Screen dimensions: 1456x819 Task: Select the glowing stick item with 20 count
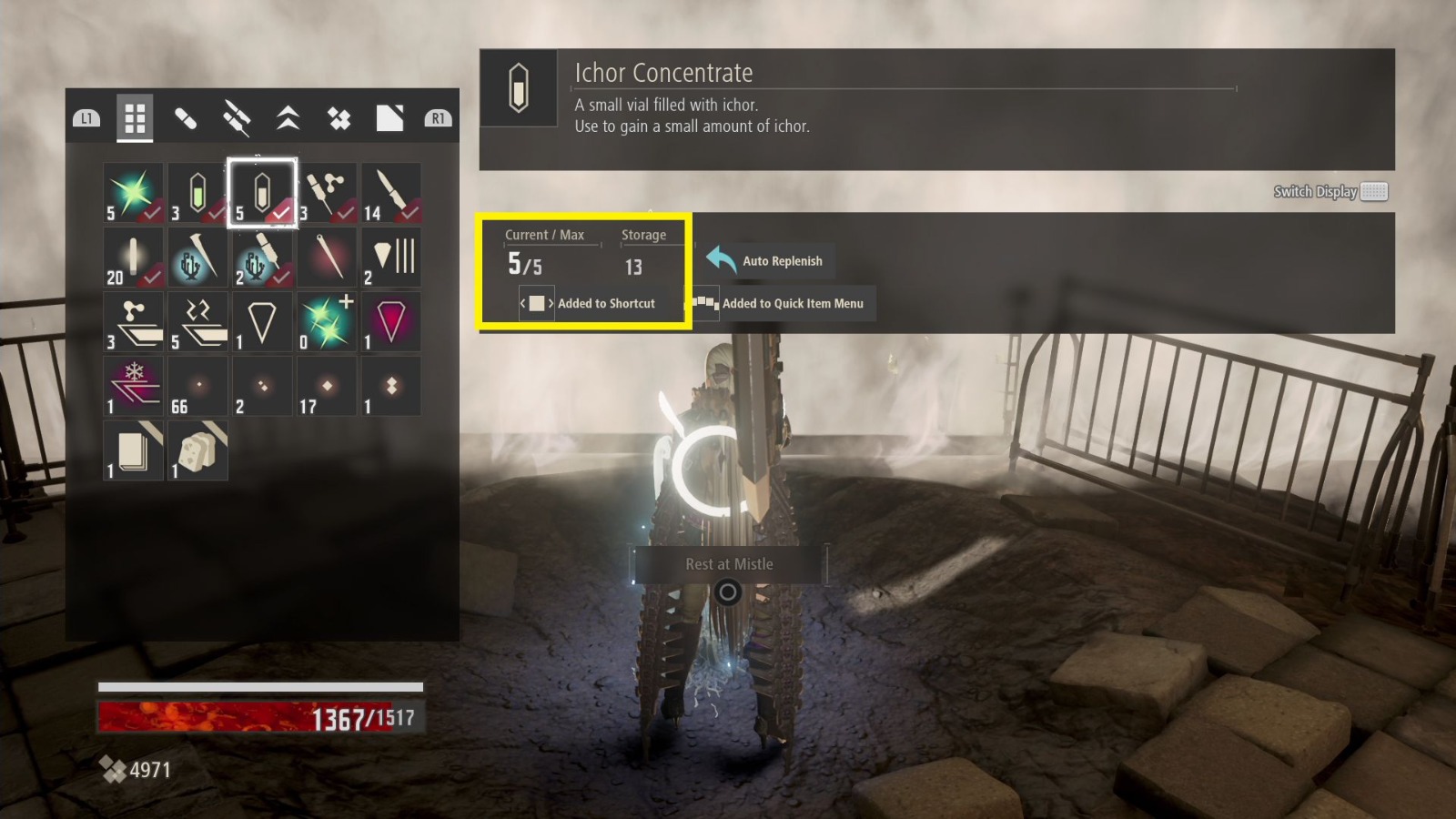coord(133,258)
